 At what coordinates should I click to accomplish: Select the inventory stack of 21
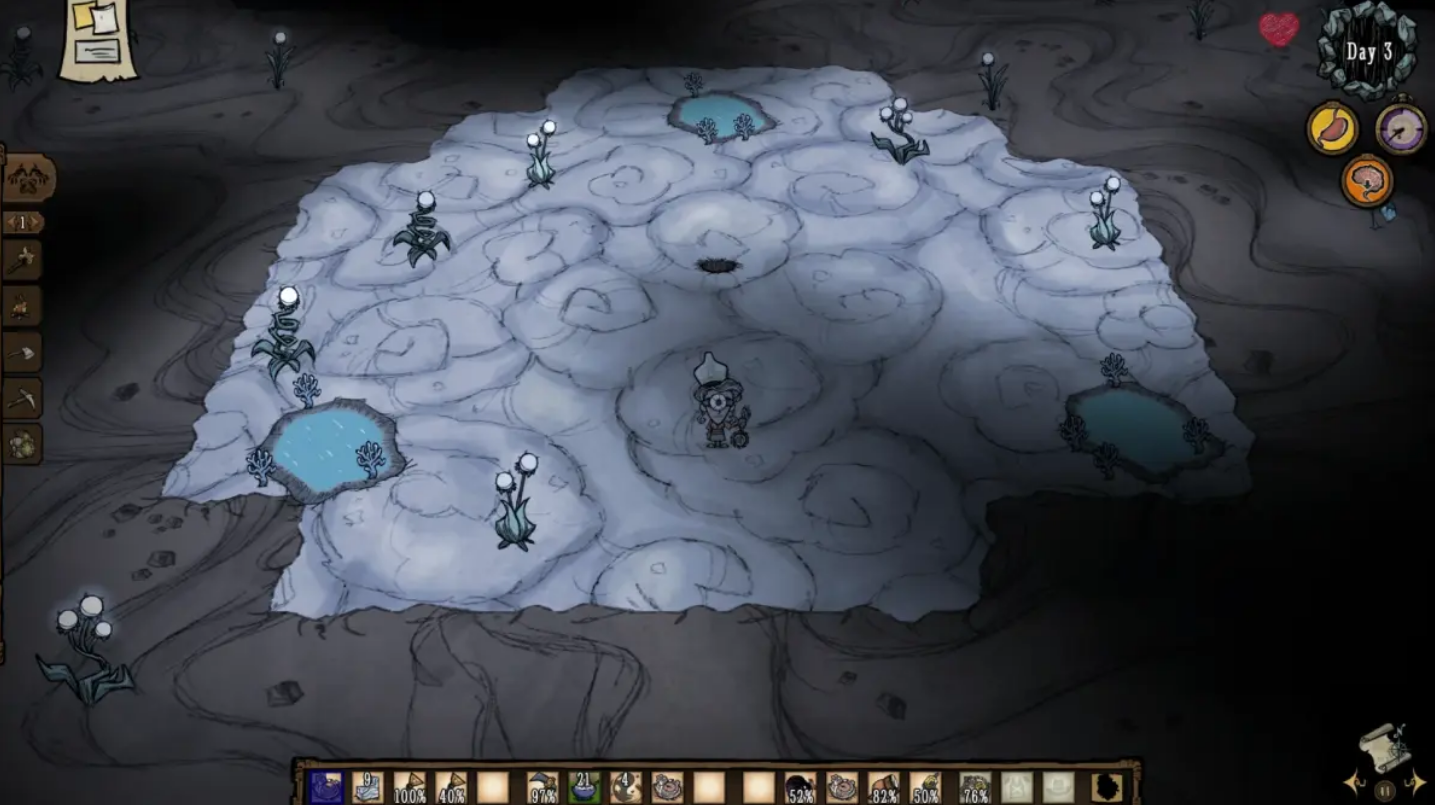(x=584, y=787)
